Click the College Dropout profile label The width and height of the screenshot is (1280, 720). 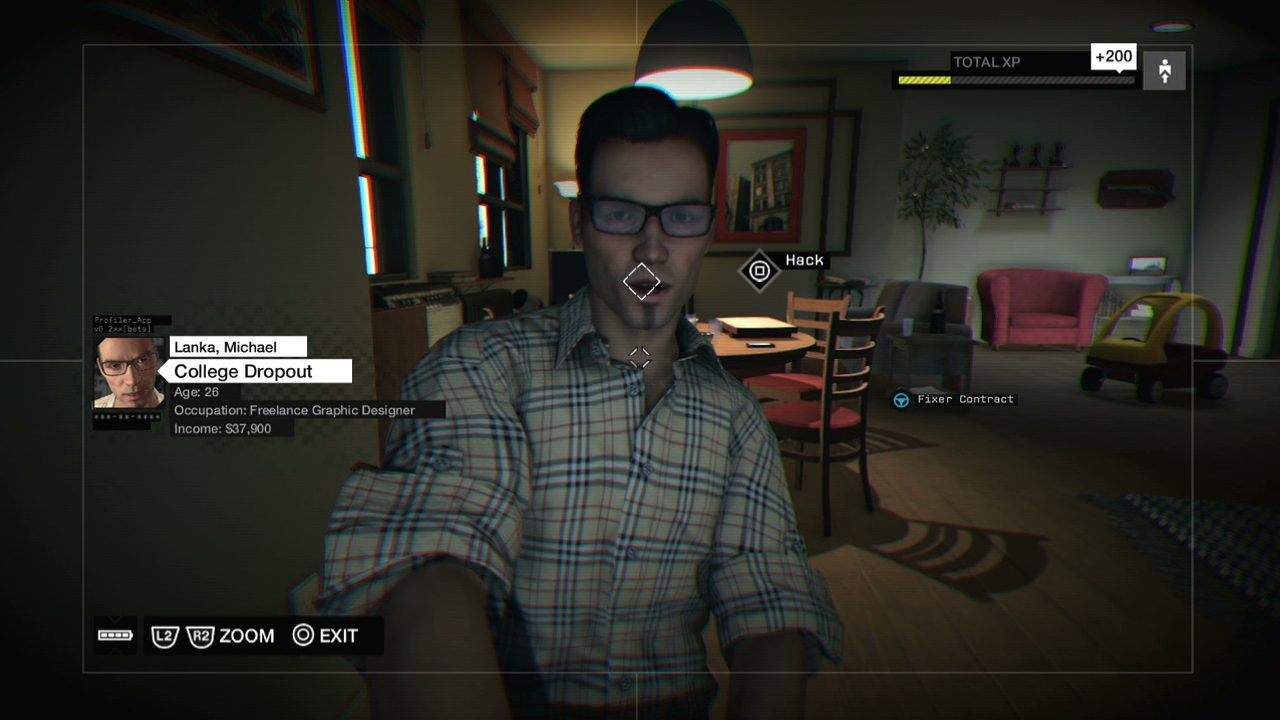[x=255, y=371]
